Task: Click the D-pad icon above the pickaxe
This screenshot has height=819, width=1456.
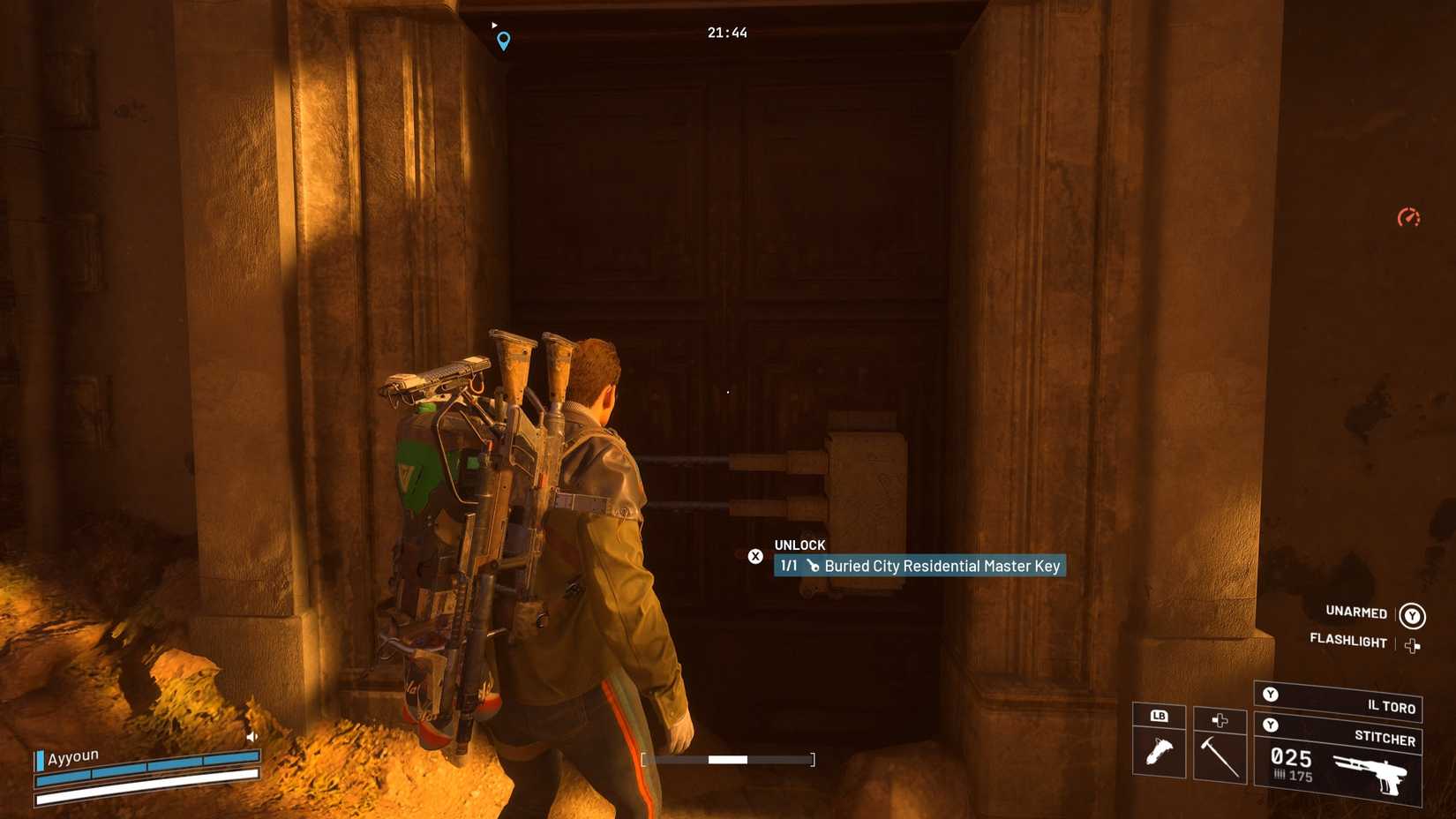Action: [1220, 719]
